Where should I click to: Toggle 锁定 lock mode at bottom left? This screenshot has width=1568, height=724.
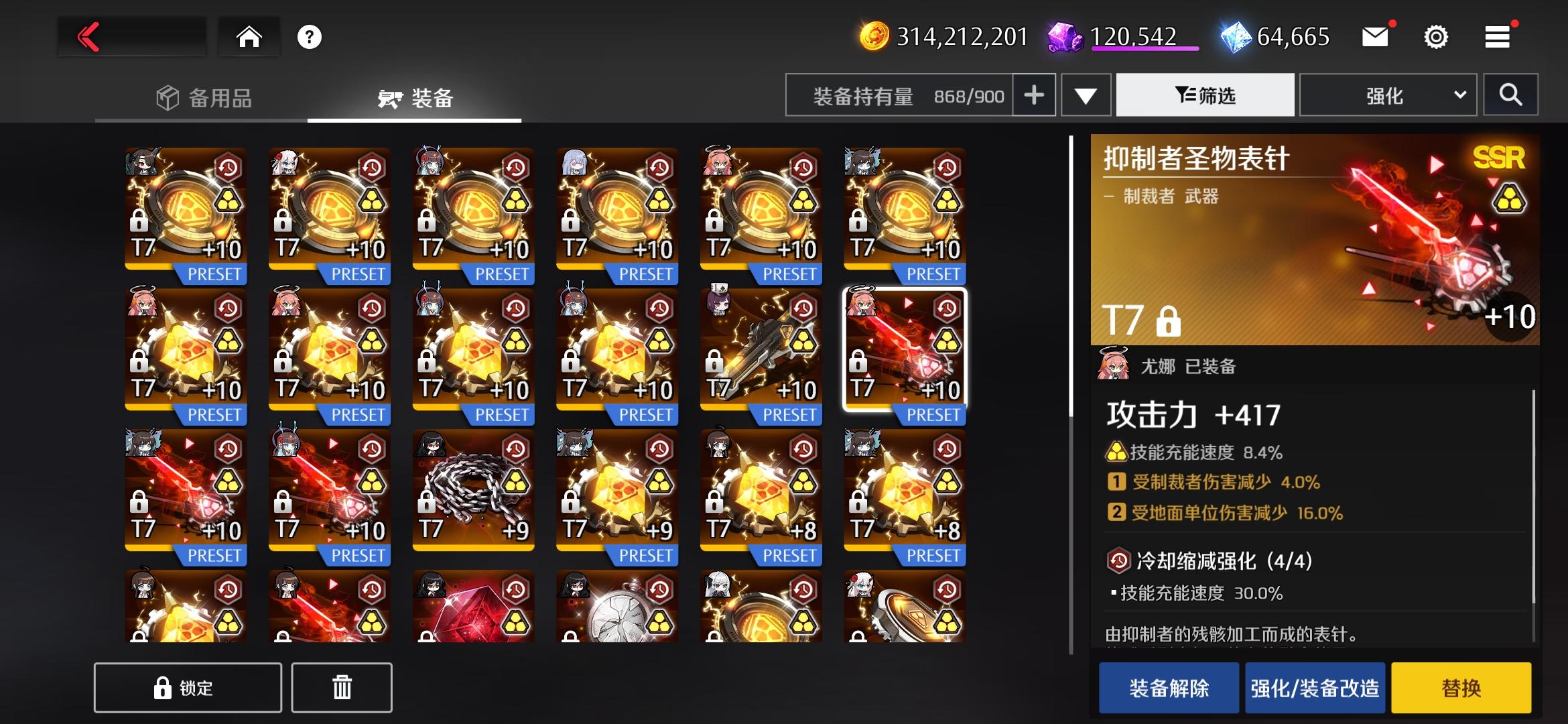coord(188,687)
